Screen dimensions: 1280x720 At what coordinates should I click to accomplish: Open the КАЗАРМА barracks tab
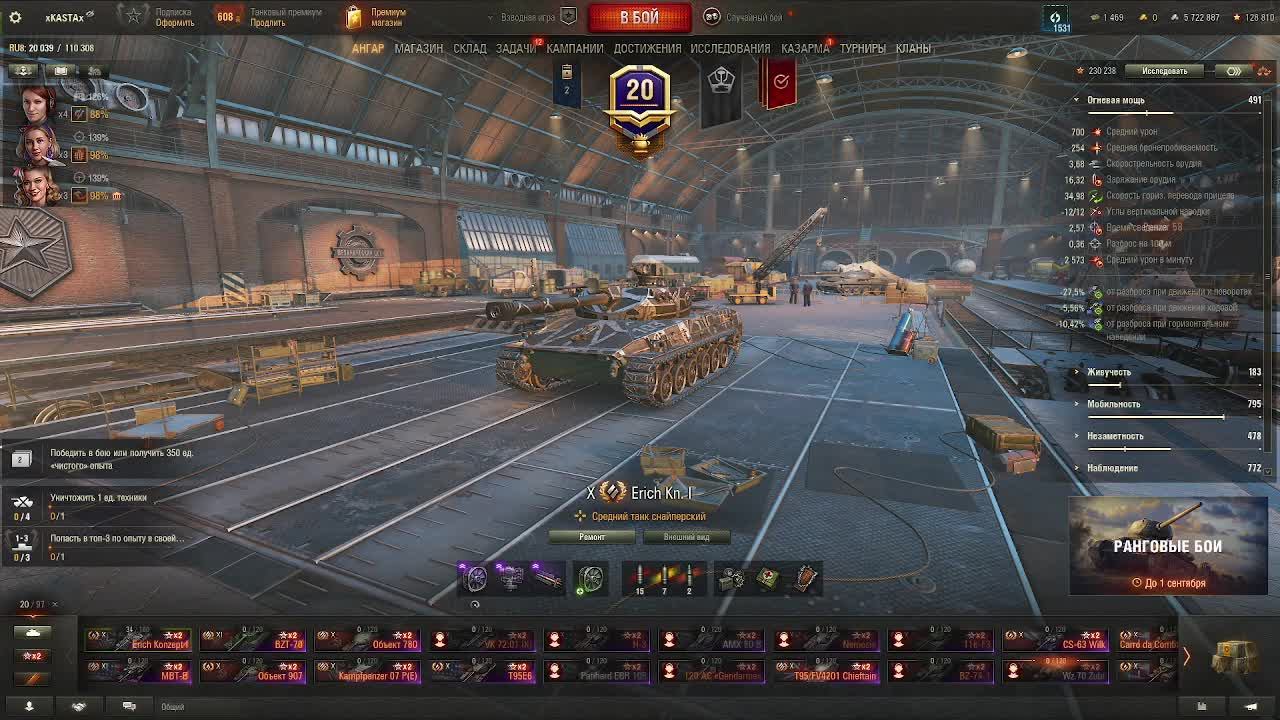pyautogui.click(x=804, y=48)
